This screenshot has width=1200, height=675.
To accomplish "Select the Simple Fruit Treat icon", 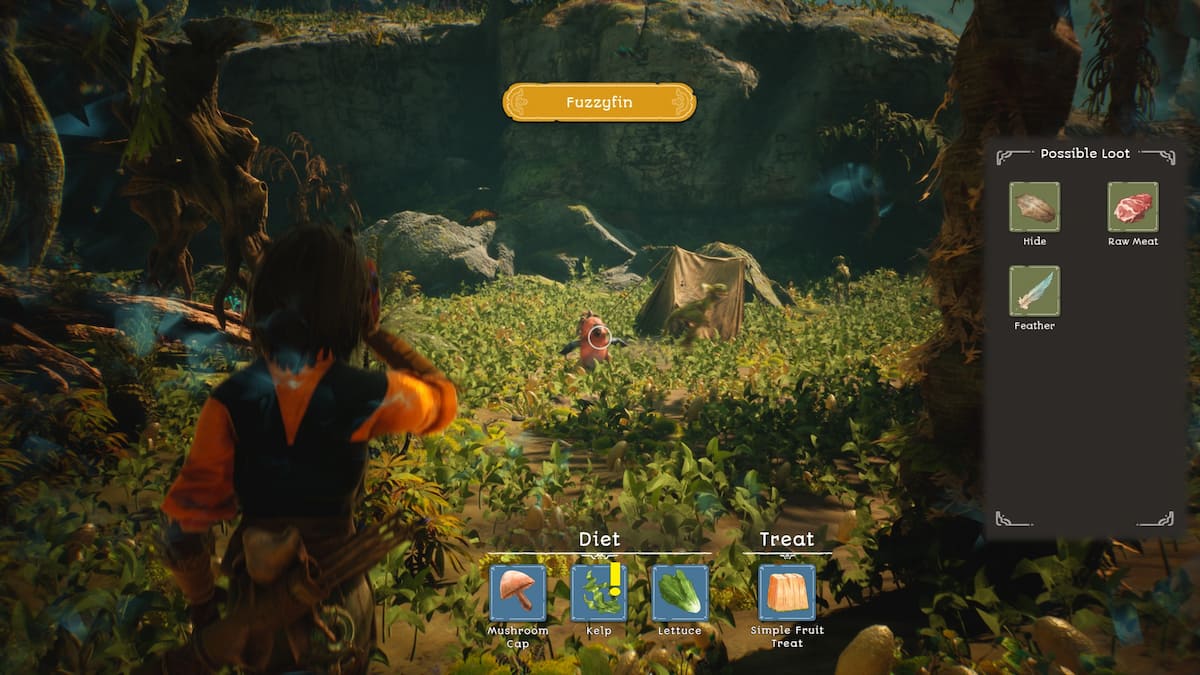I will coord(787,593).
